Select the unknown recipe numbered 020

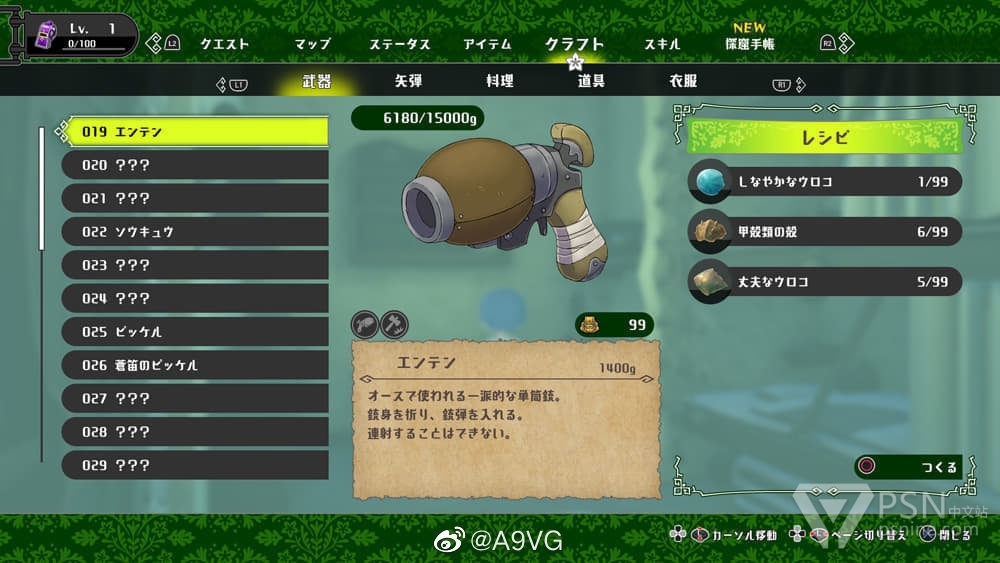(195, 165)
